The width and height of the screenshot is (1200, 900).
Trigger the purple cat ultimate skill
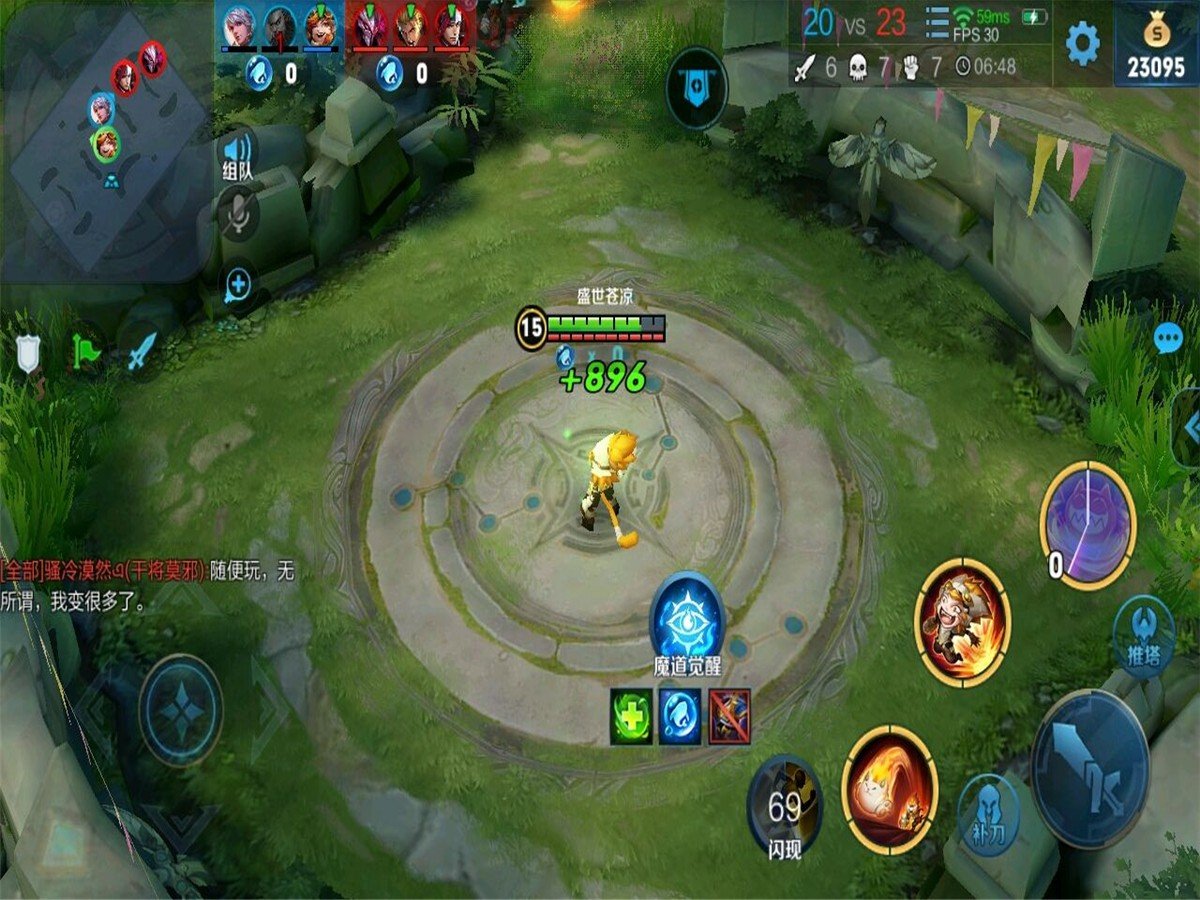point(1088,524)
